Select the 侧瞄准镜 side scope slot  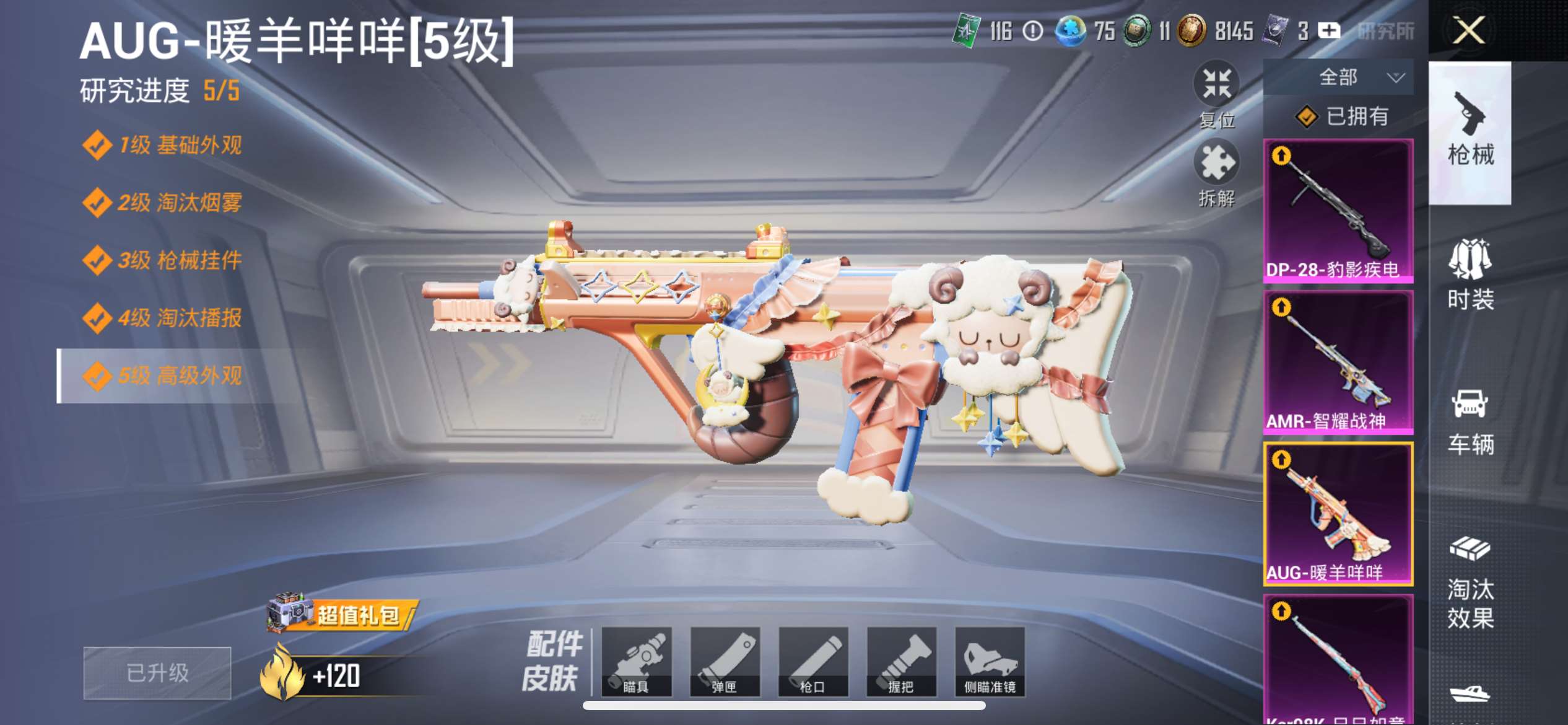pos(990,662)
